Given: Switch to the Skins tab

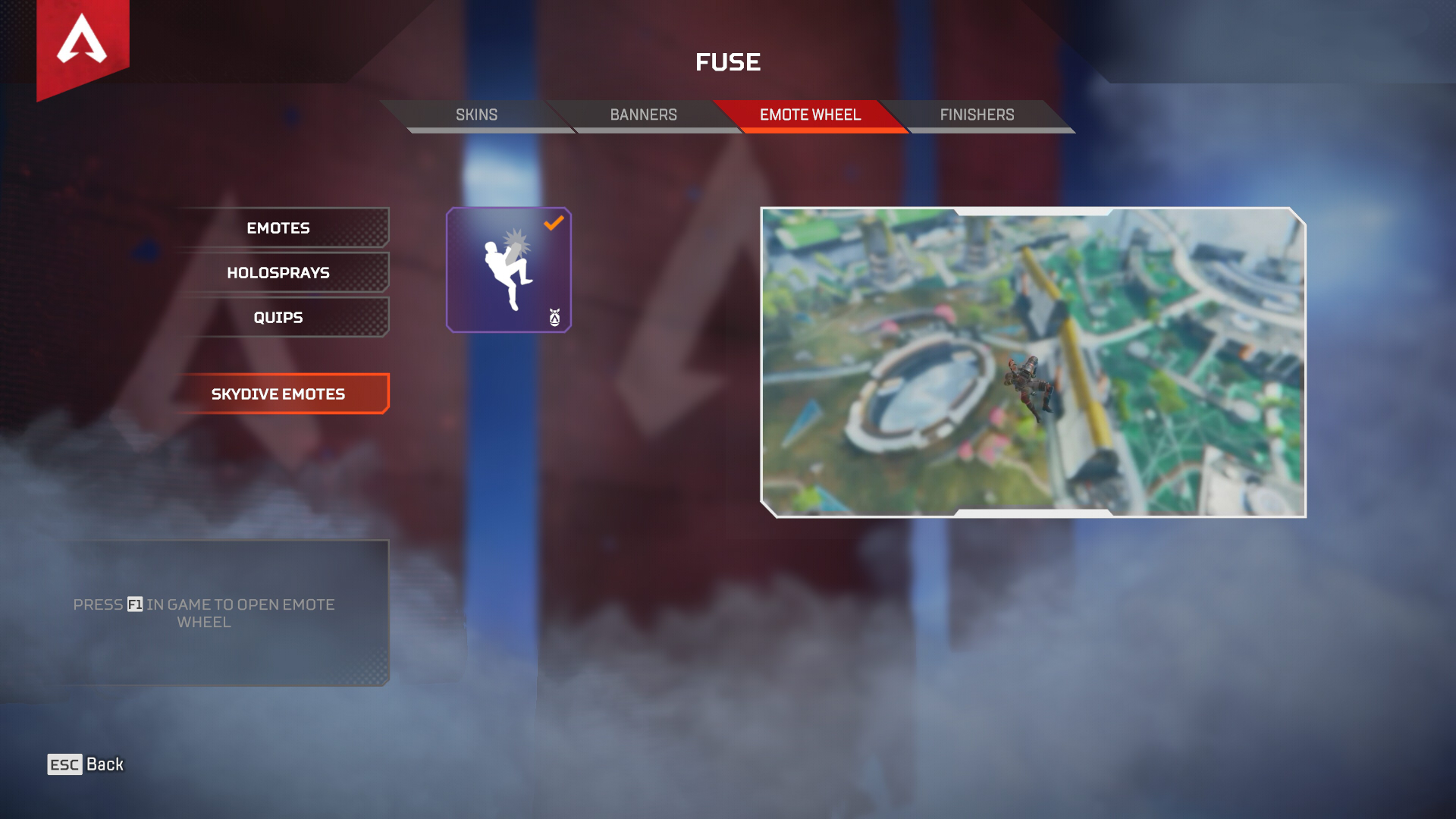Looking at the screenshot, I should [x=476, y=115].
